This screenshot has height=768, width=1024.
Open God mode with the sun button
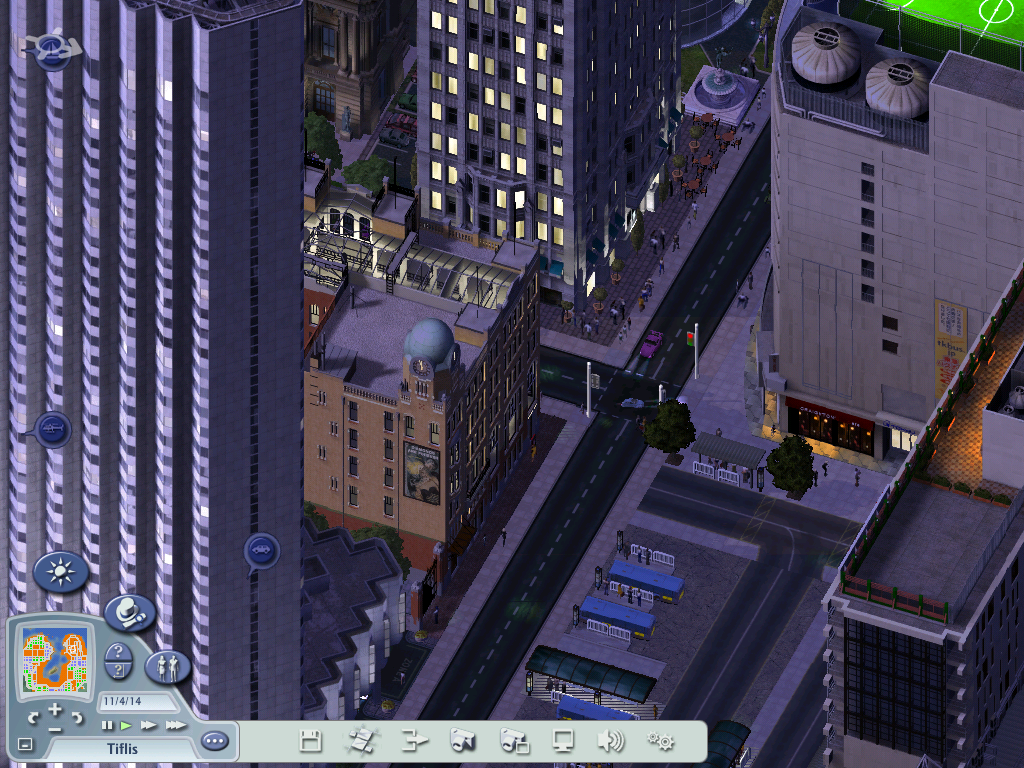[60, 572]
